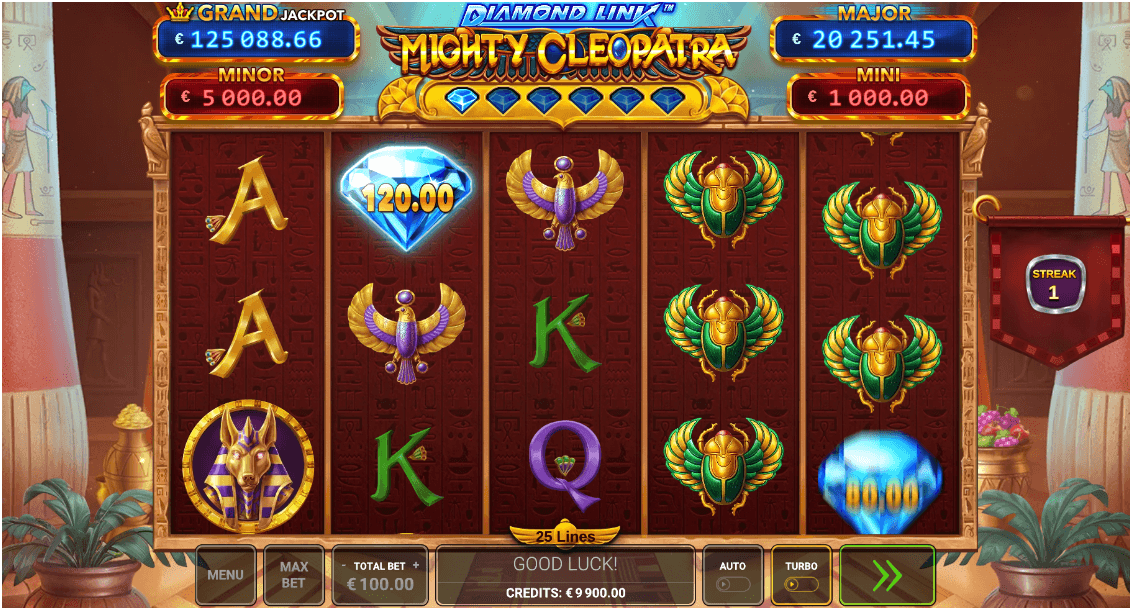Select the 25 Lines badge
Viewport: 1132px width, 610px height.
tap(565, 537)
